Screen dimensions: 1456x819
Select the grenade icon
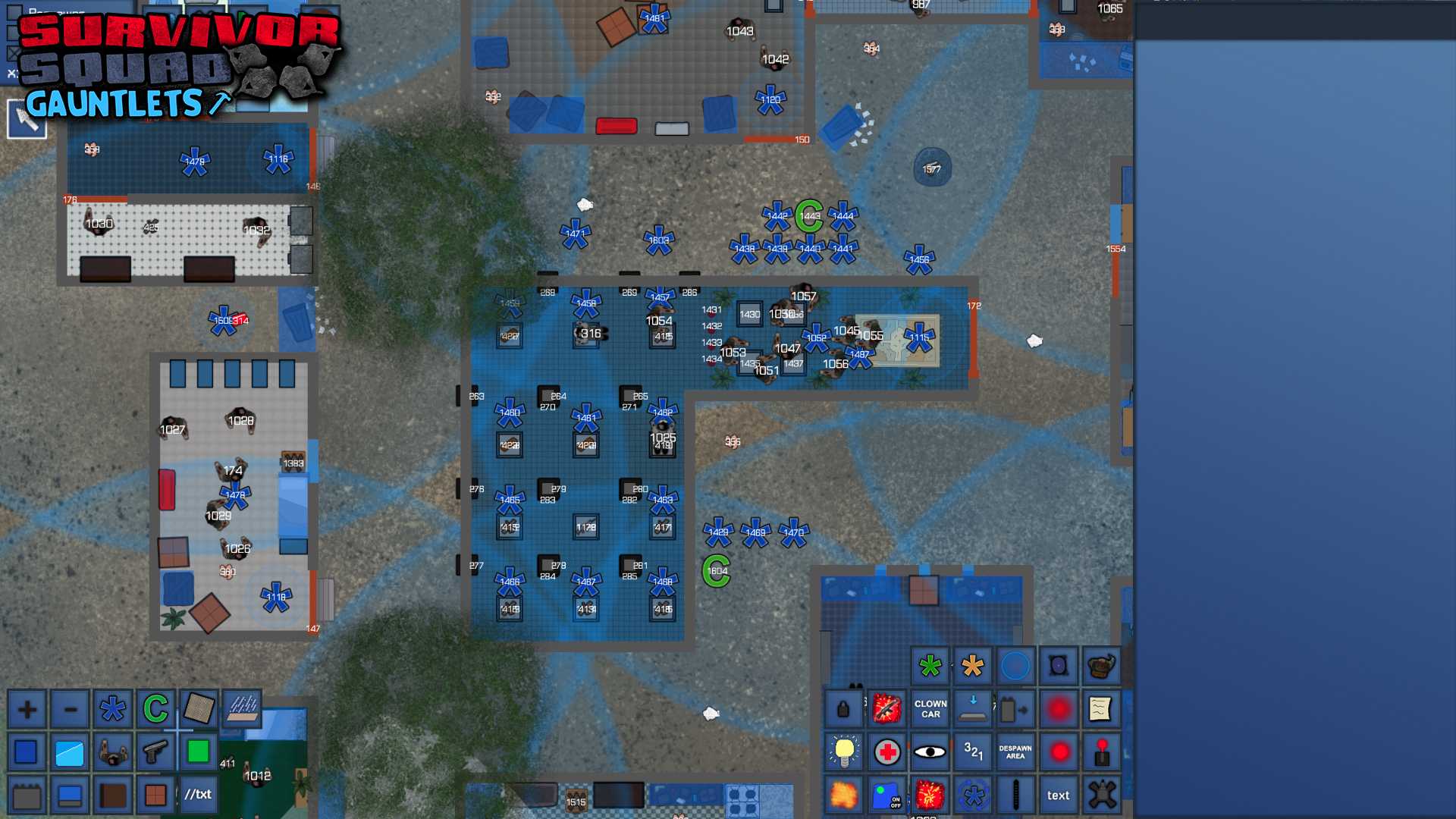pos(844,708)
